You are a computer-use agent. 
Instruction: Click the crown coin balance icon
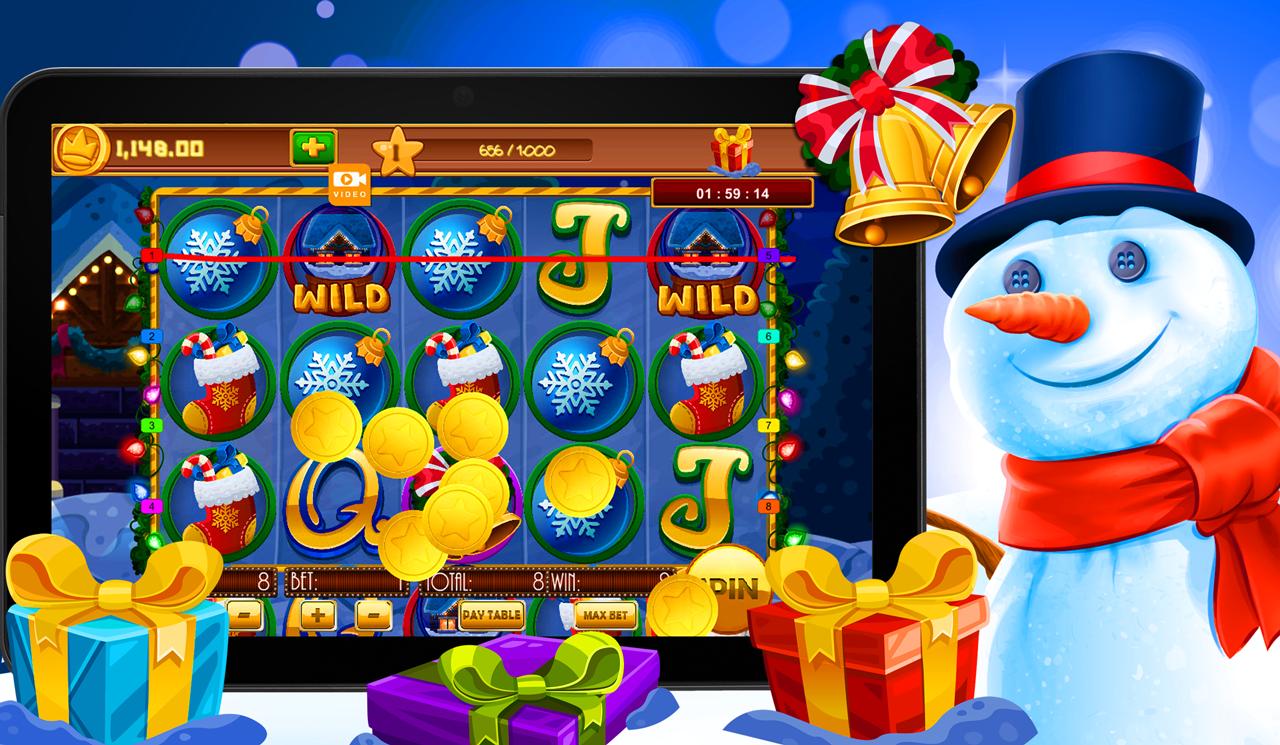[x=82, y=147]
